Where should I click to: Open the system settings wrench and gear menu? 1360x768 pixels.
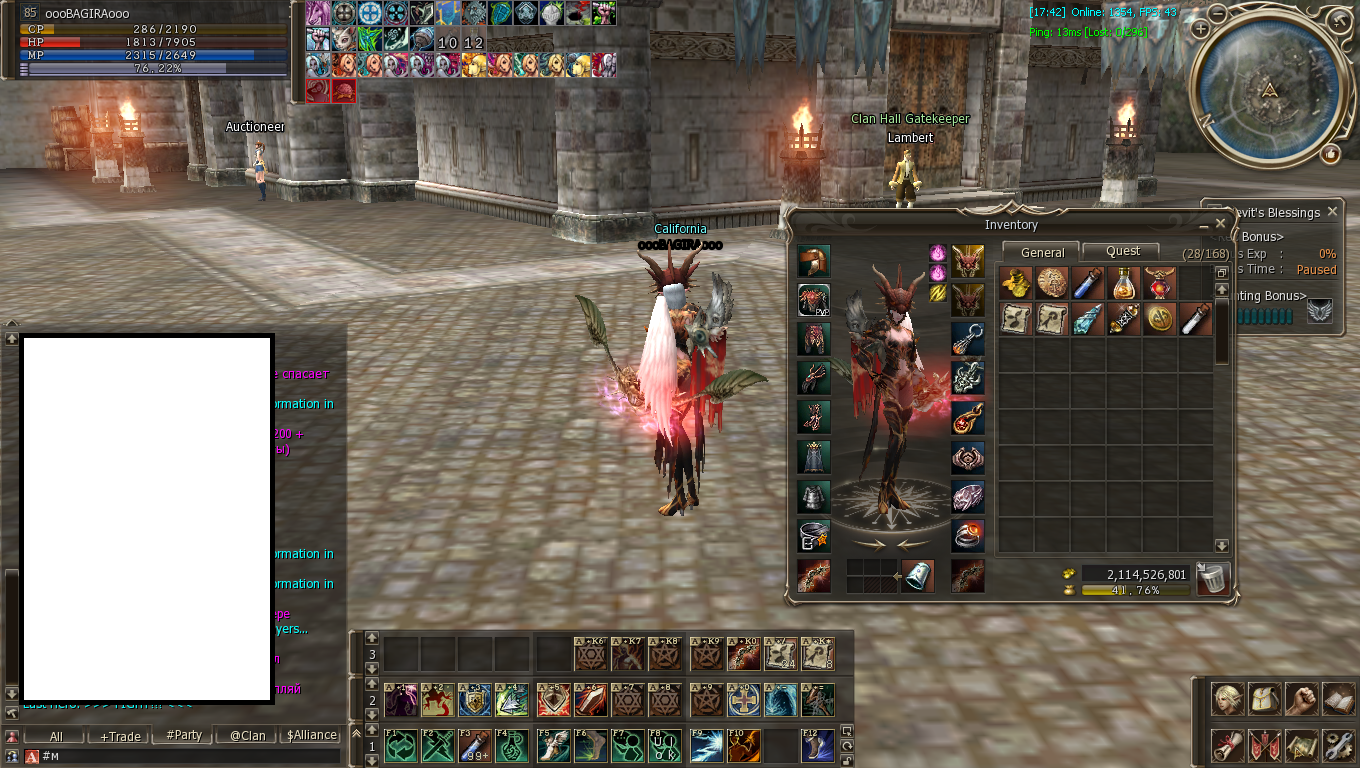1338,744
